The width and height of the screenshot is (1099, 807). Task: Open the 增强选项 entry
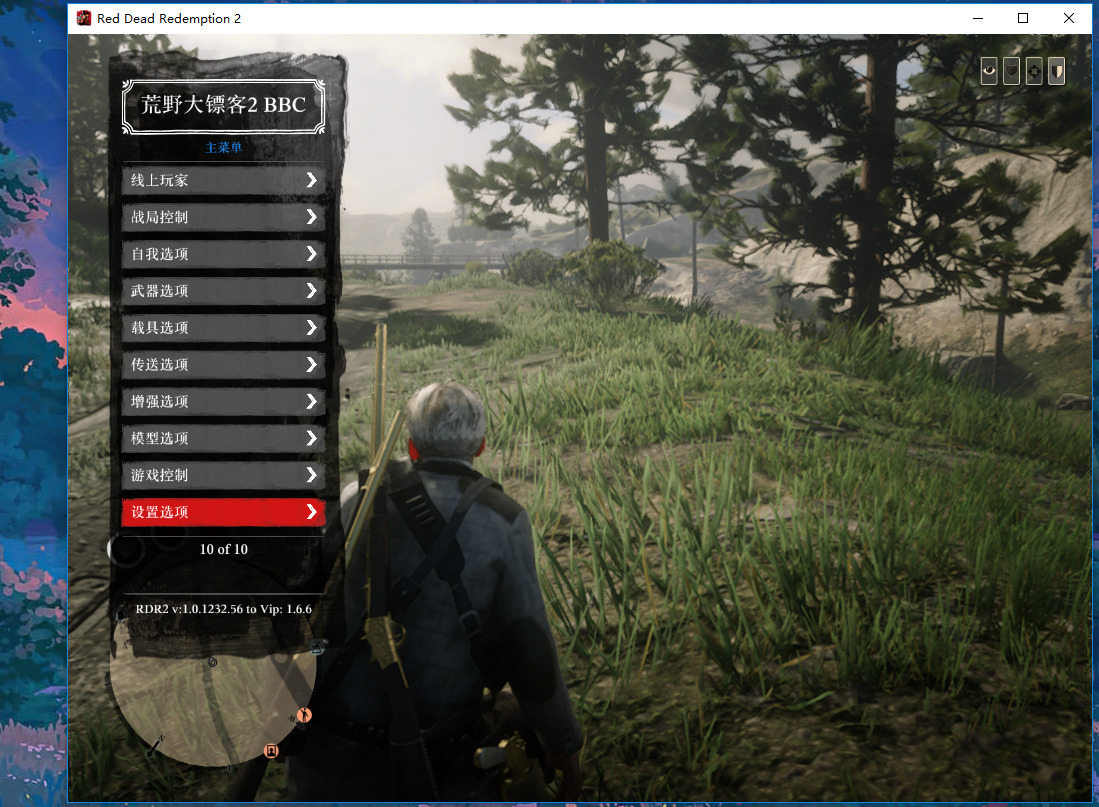222,402
